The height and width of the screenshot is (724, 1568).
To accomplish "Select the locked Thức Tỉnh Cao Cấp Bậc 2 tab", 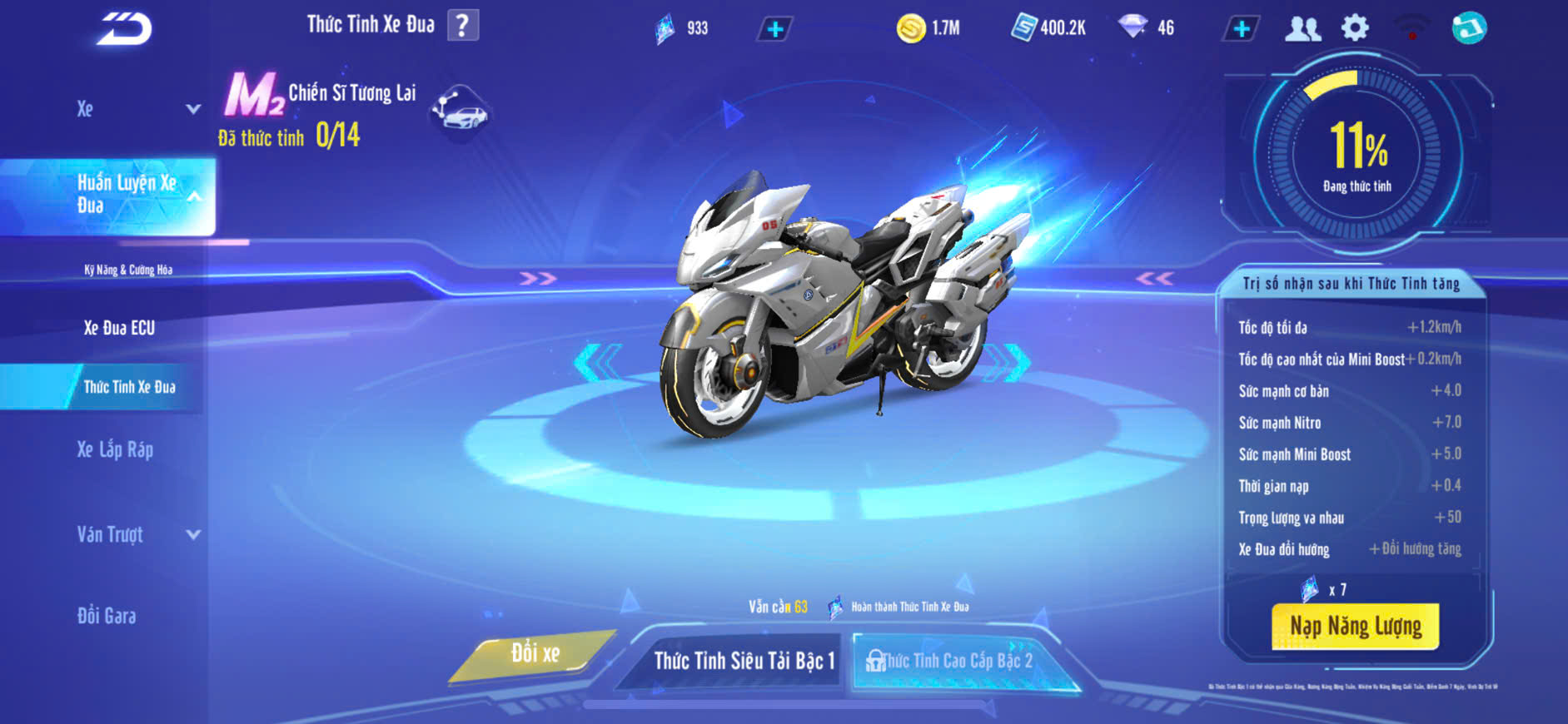I will 956,661.
